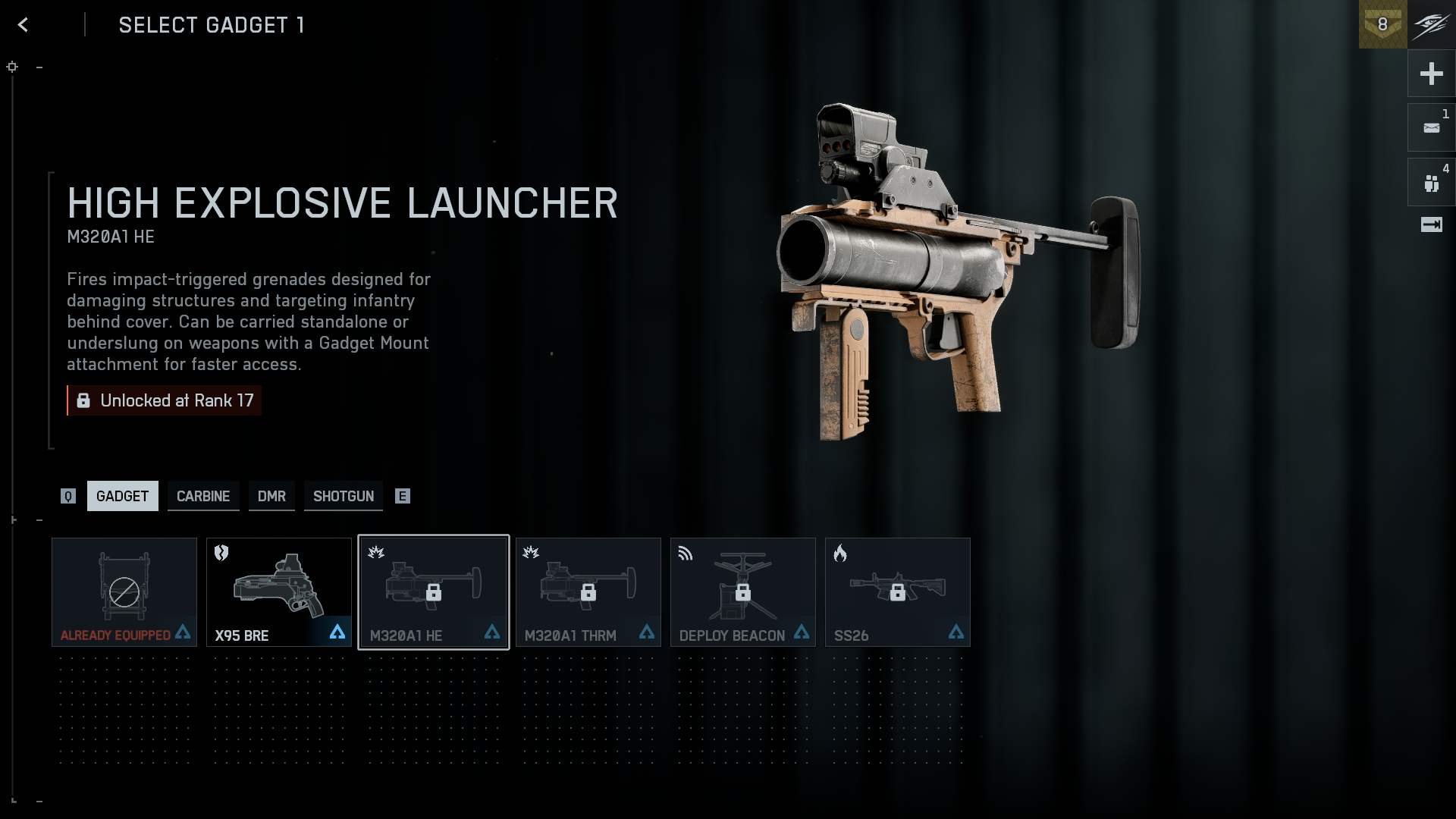
Task: Show the Shotgun category tab
Action: (344, 496)
